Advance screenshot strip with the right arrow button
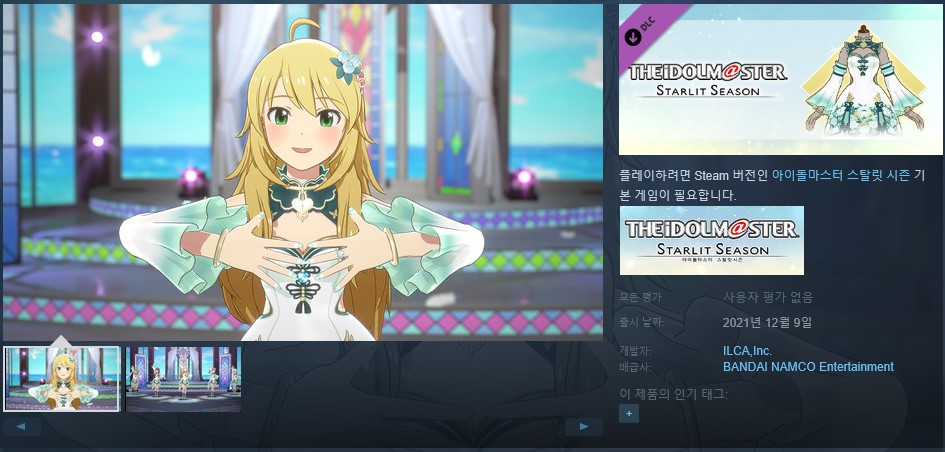 584,427
